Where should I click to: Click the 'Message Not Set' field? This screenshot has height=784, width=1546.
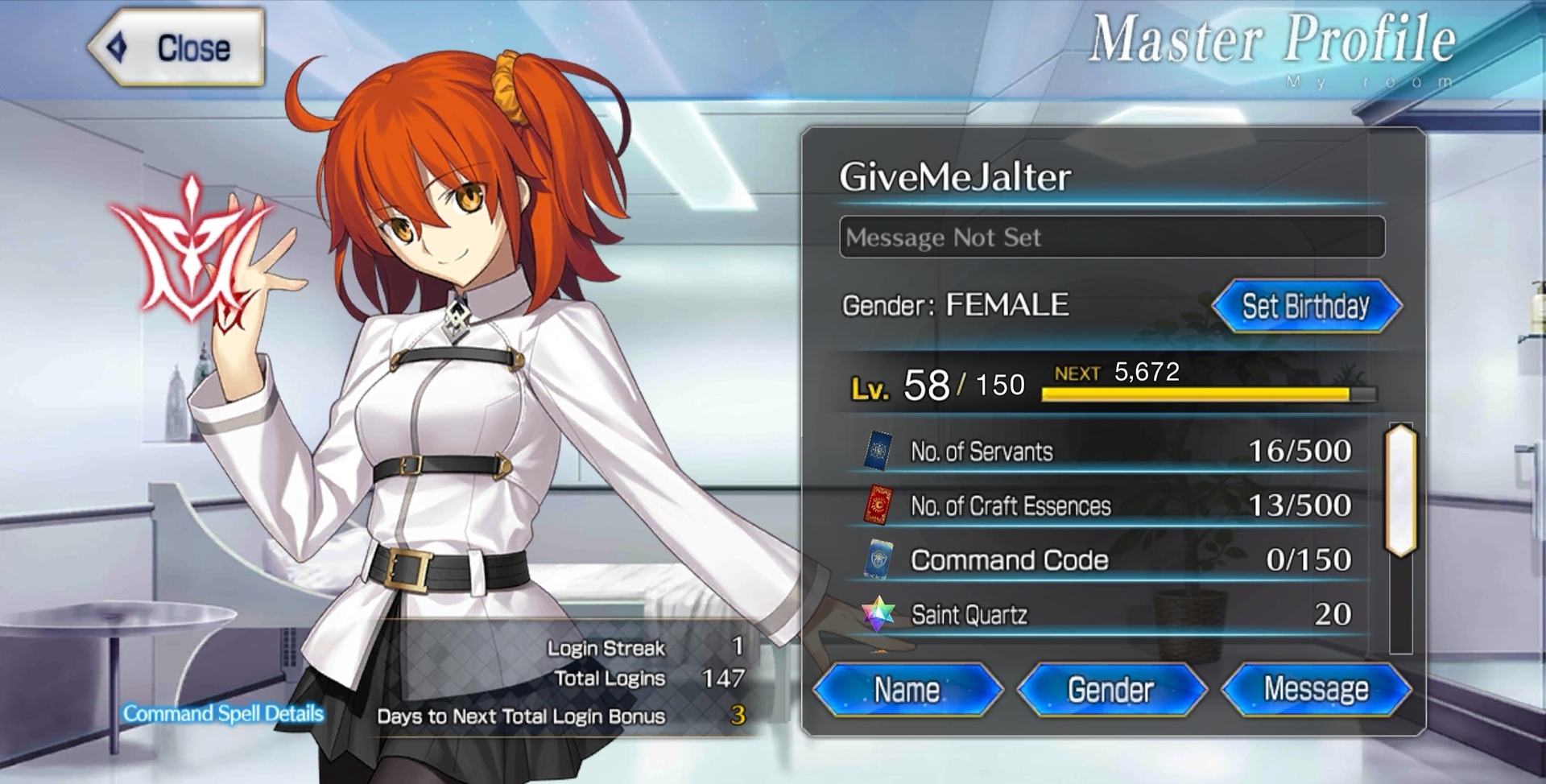[1111, 237]
